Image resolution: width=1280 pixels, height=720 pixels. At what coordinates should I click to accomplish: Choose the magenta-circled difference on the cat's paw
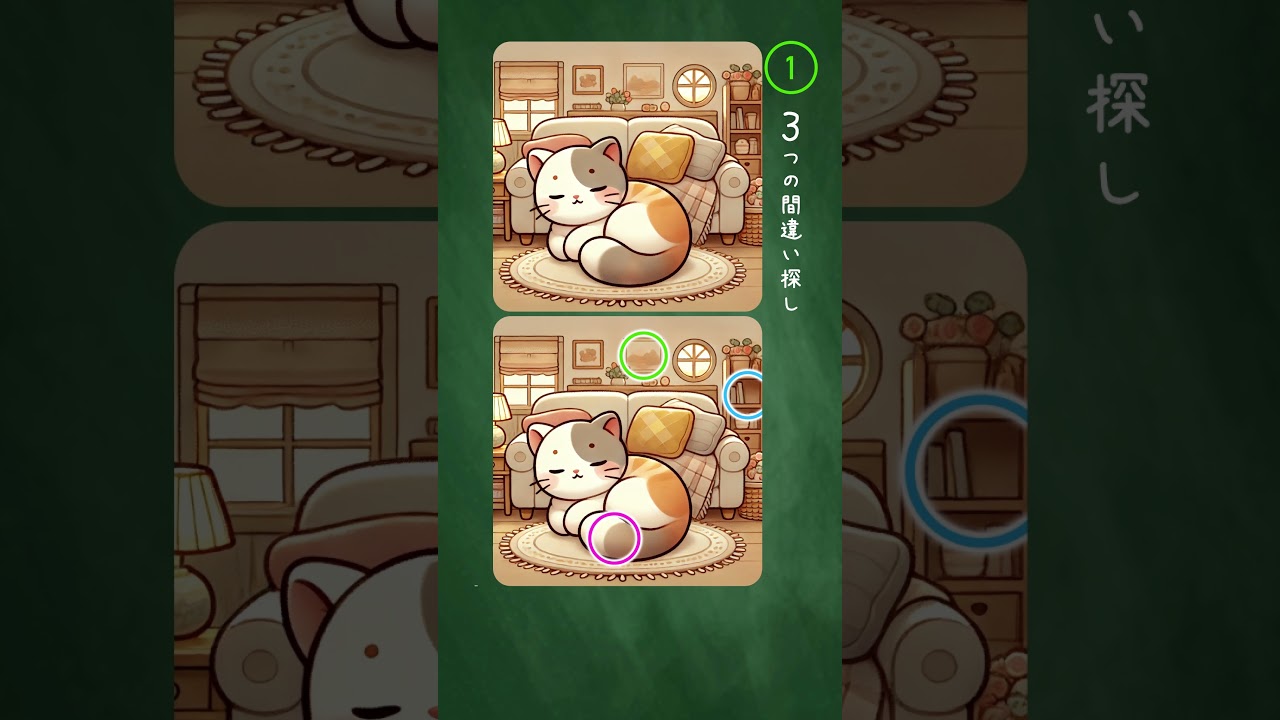(x=614, y=538)
